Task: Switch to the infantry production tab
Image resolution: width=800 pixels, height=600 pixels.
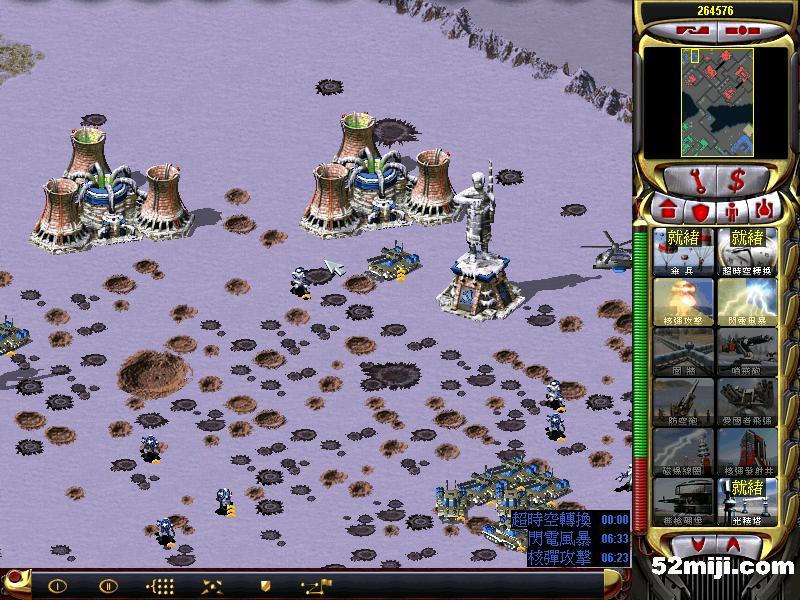Action: pyautogui.click(x=732, y=212)
